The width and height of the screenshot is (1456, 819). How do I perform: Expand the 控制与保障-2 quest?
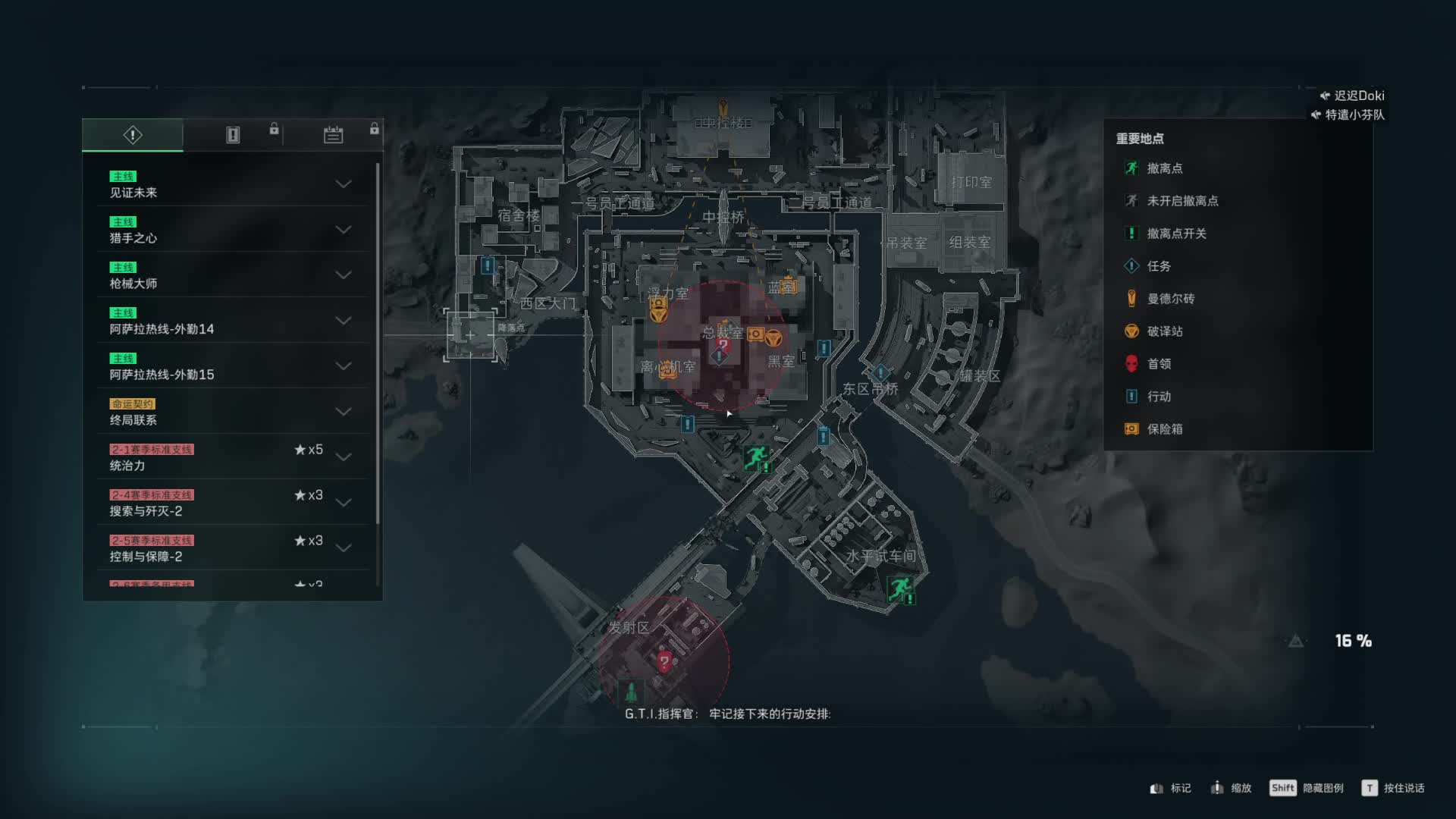tap(343, 548)
